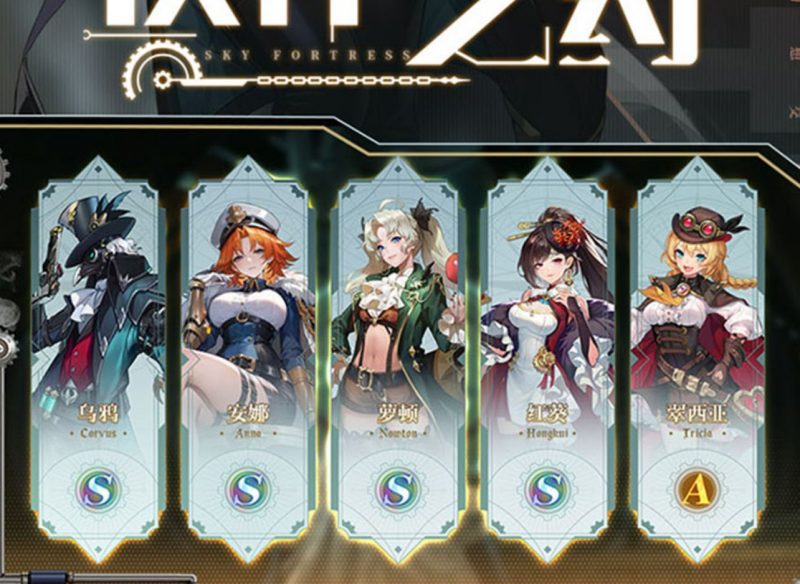Pick the Newton character card
800x584 pixels.
[398, 360]
